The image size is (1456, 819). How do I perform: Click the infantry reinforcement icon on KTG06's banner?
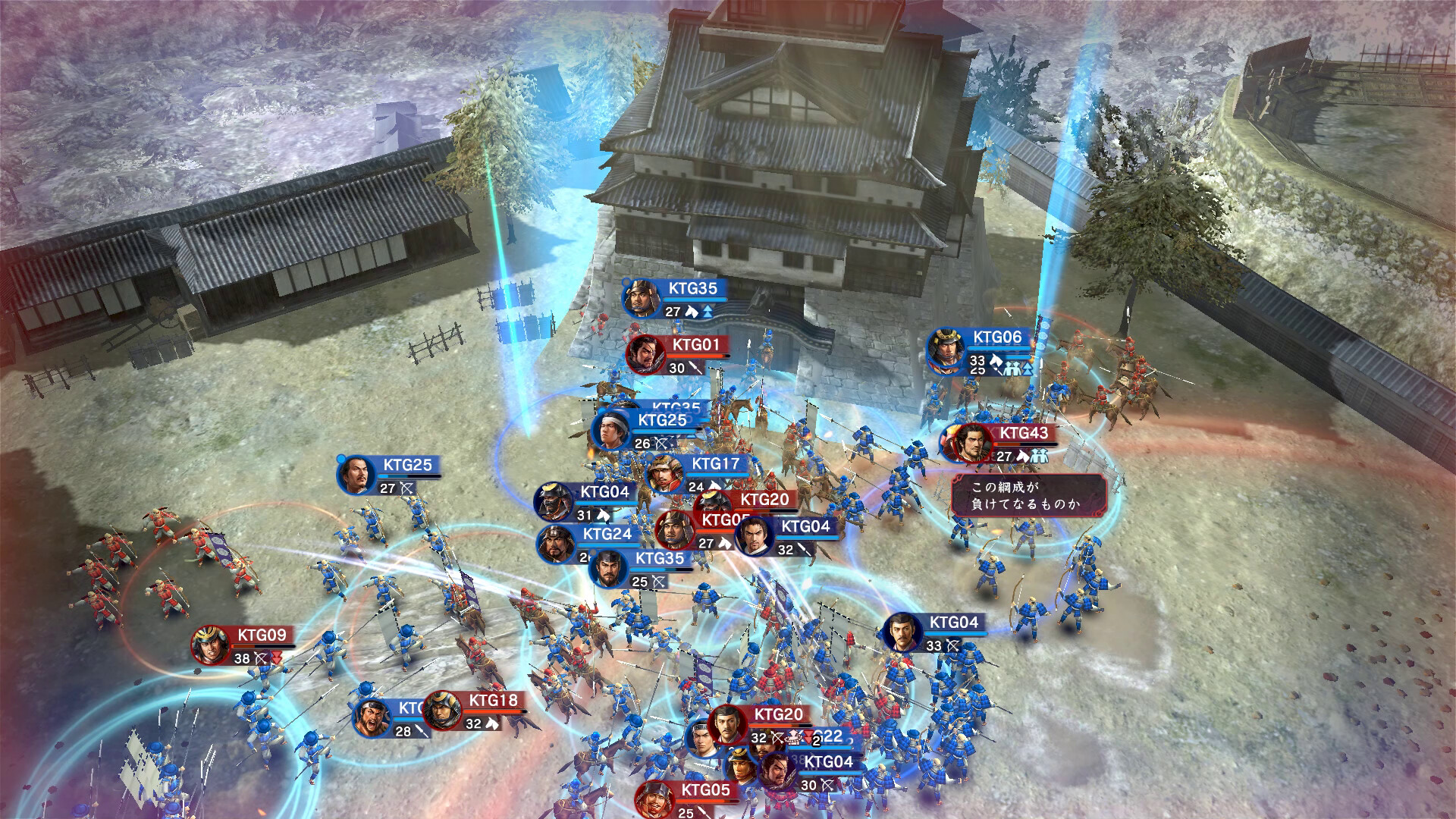pyautogui.click(x=1011, y=367)
